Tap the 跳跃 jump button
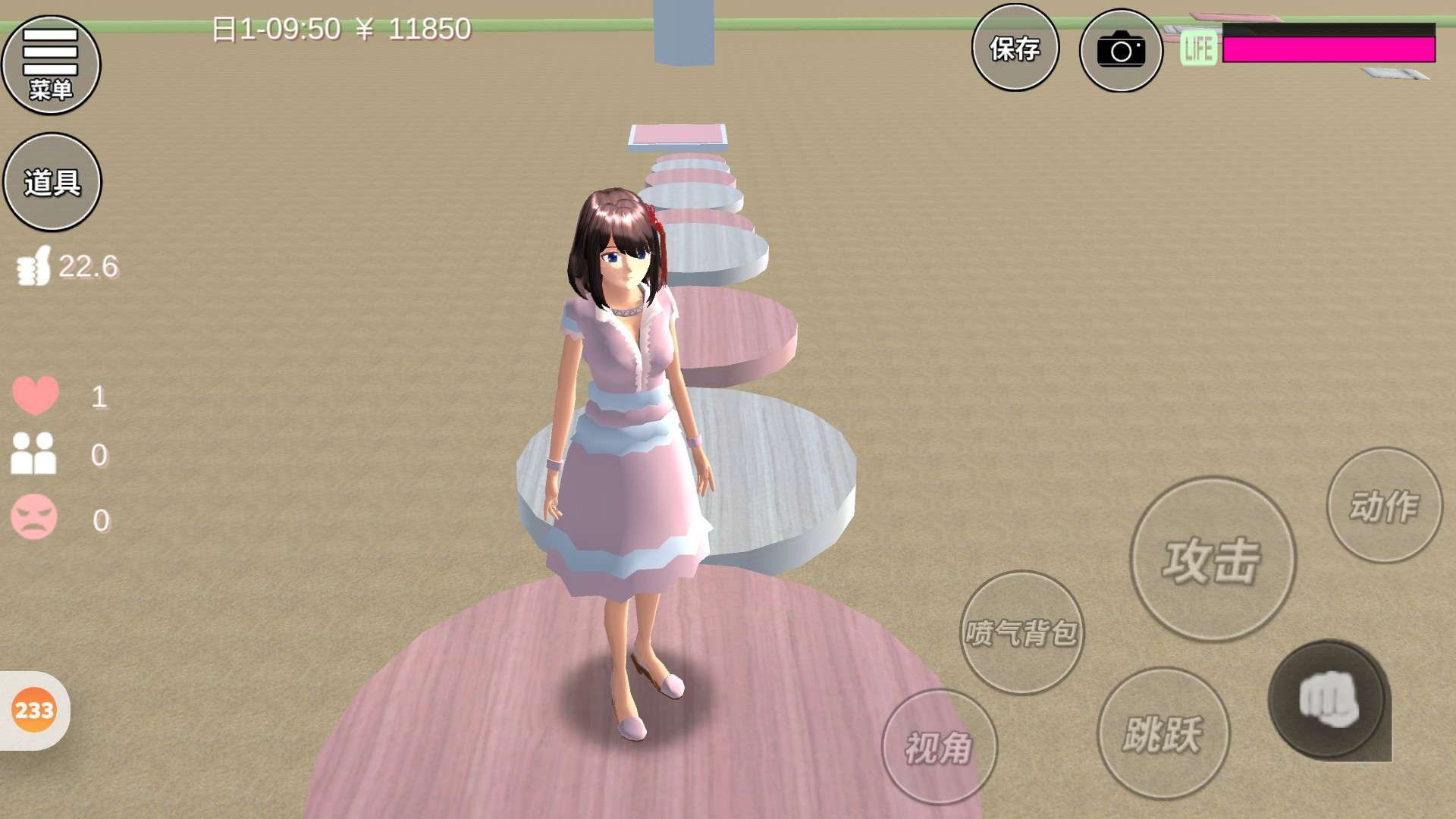Image resolution: width=1456 pixels, height=819 pixels. tap(1163, 733)
